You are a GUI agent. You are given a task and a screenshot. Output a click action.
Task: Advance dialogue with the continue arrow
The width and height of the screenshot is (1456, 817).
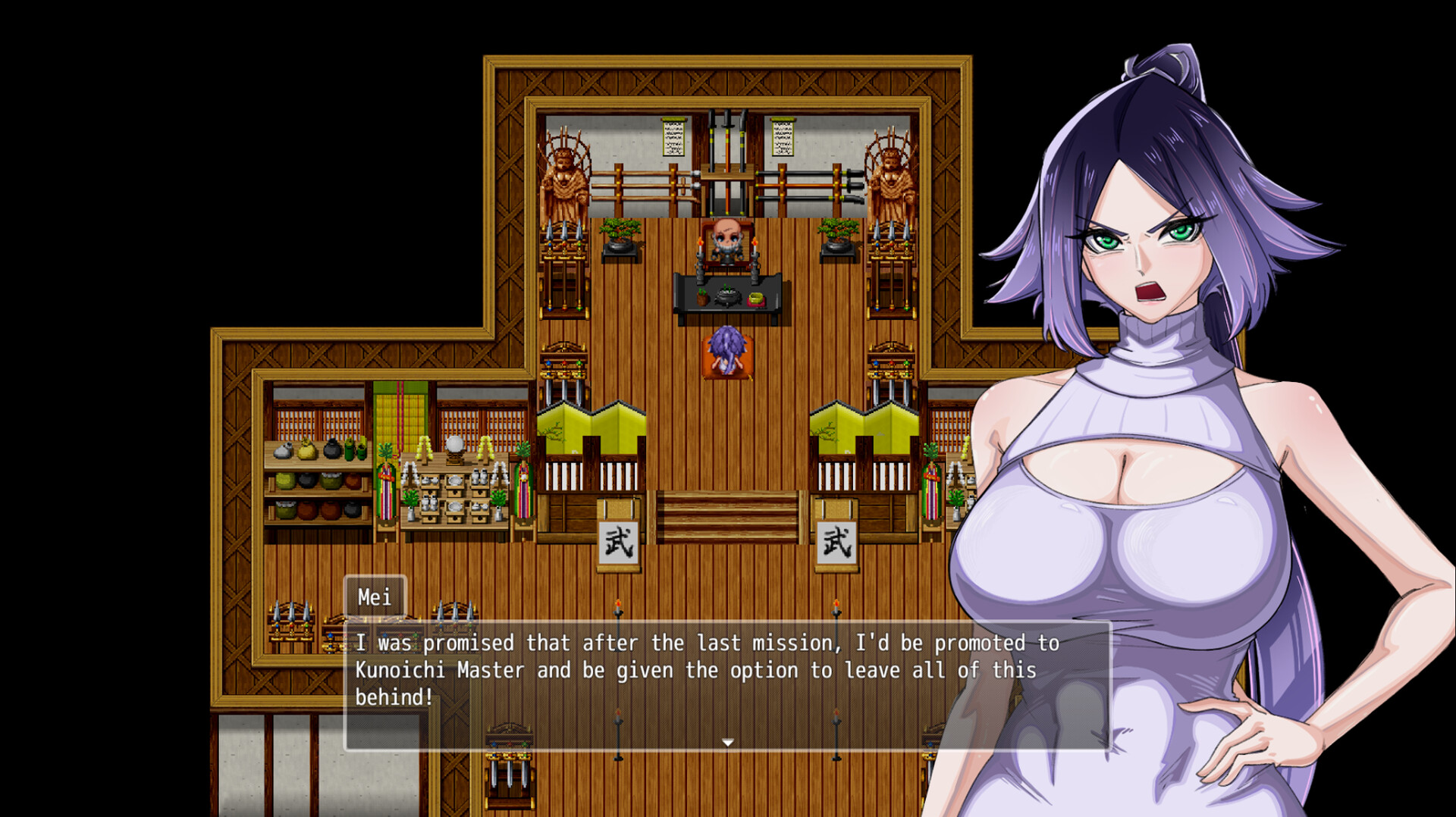(728, 743)
